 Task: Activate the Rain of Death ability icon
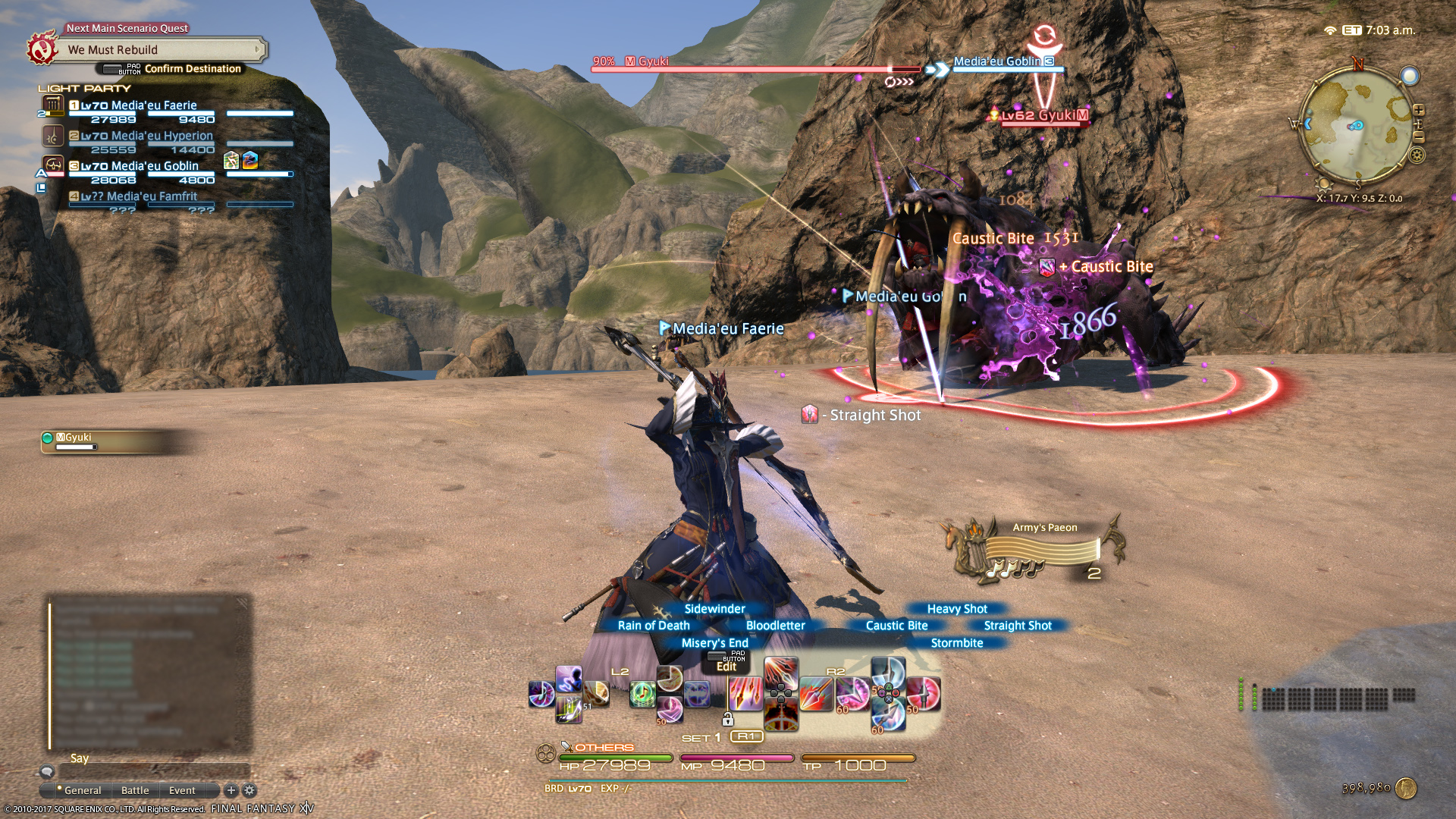pos(744,694)
